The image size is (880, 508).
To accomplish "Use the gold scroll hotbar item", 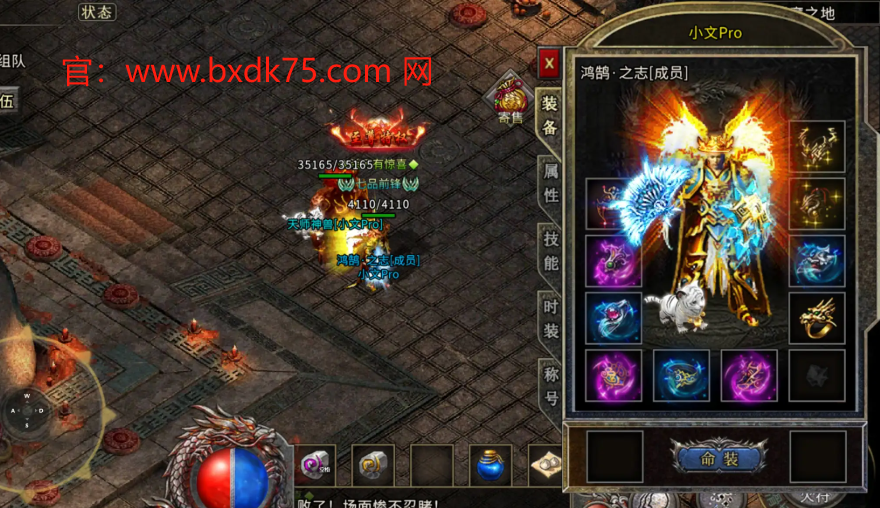I will [373, 465].
